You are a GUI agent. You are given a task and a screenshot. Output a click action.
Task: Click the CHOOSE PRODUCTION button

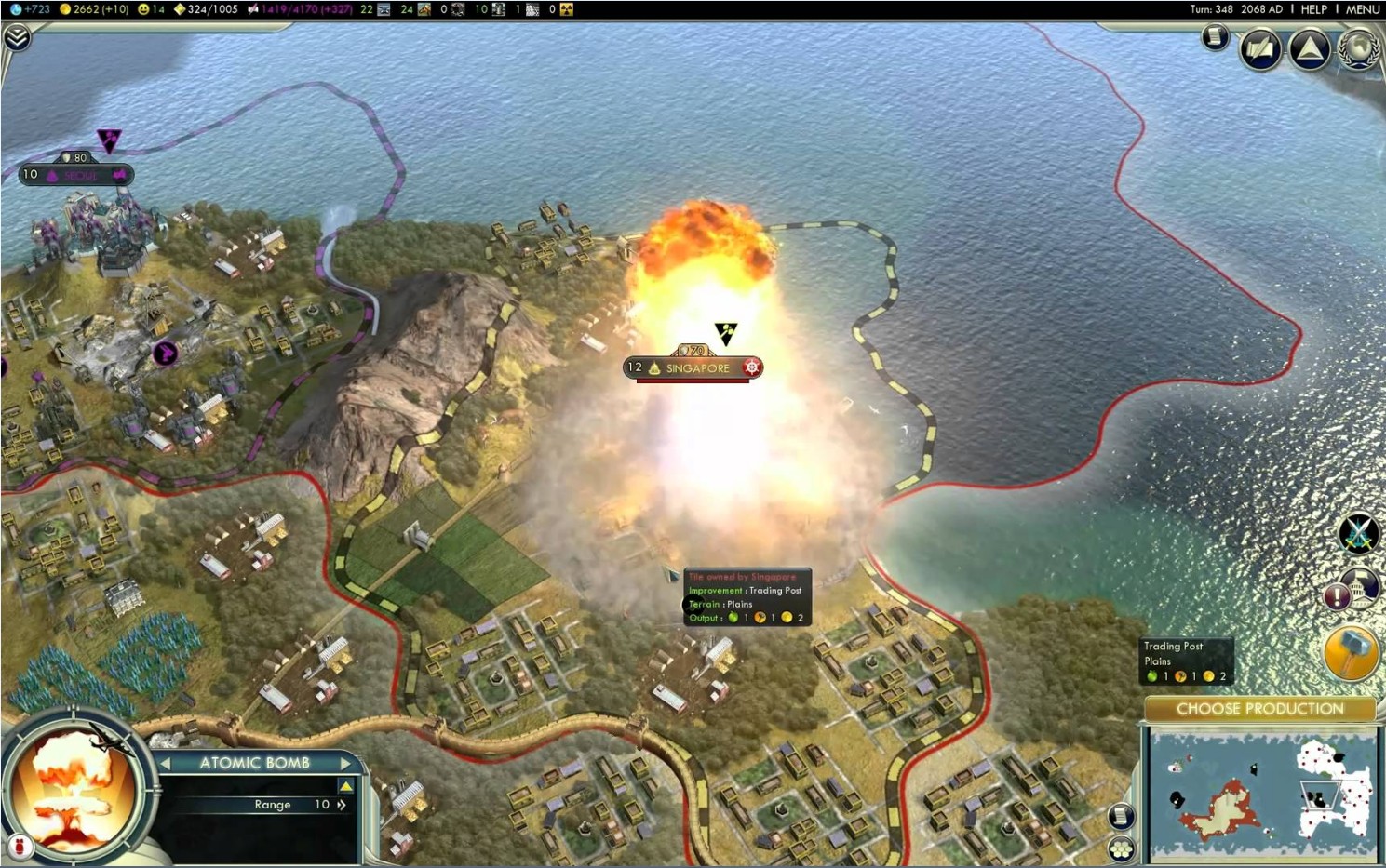[x=1259, y=709]
